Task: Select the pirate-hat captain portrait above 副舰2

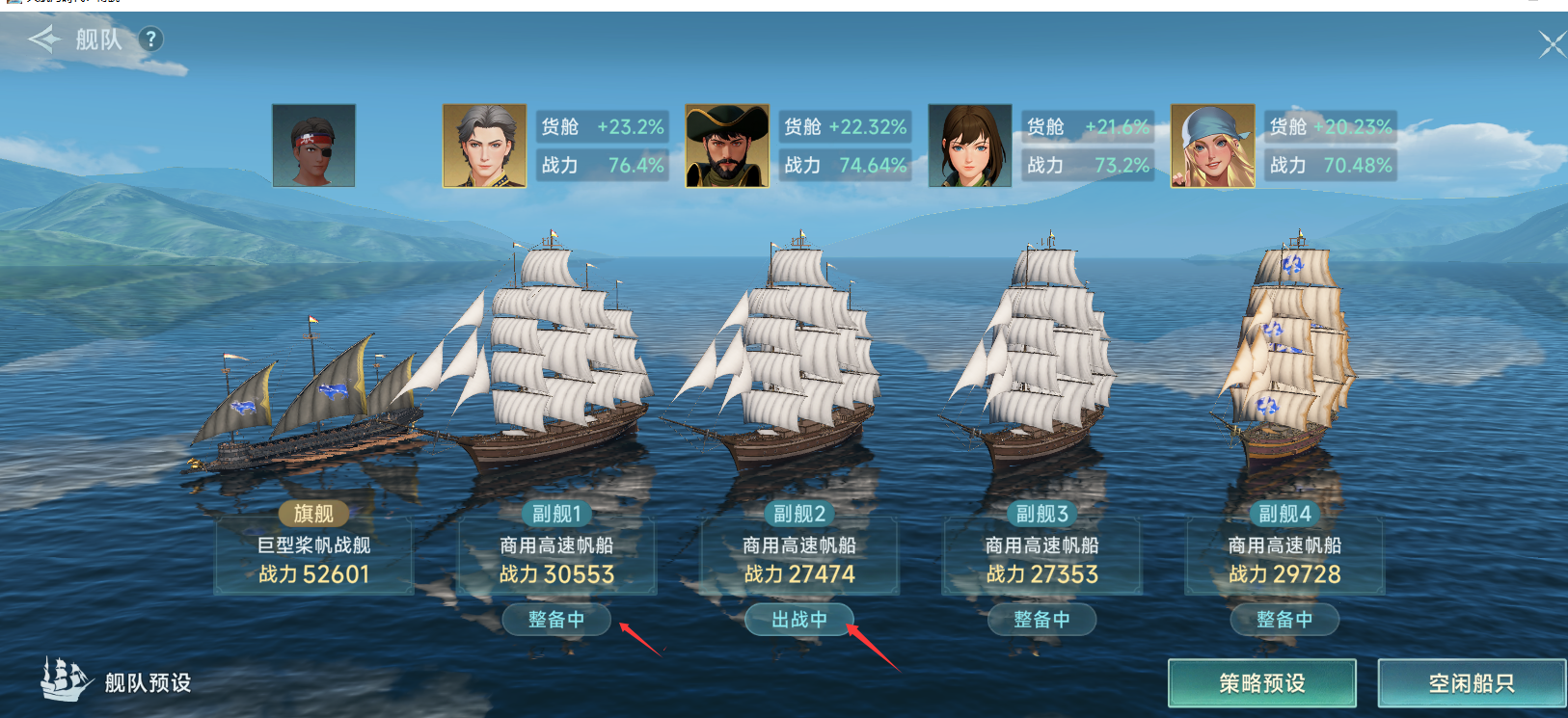Action: coord(727,146)
